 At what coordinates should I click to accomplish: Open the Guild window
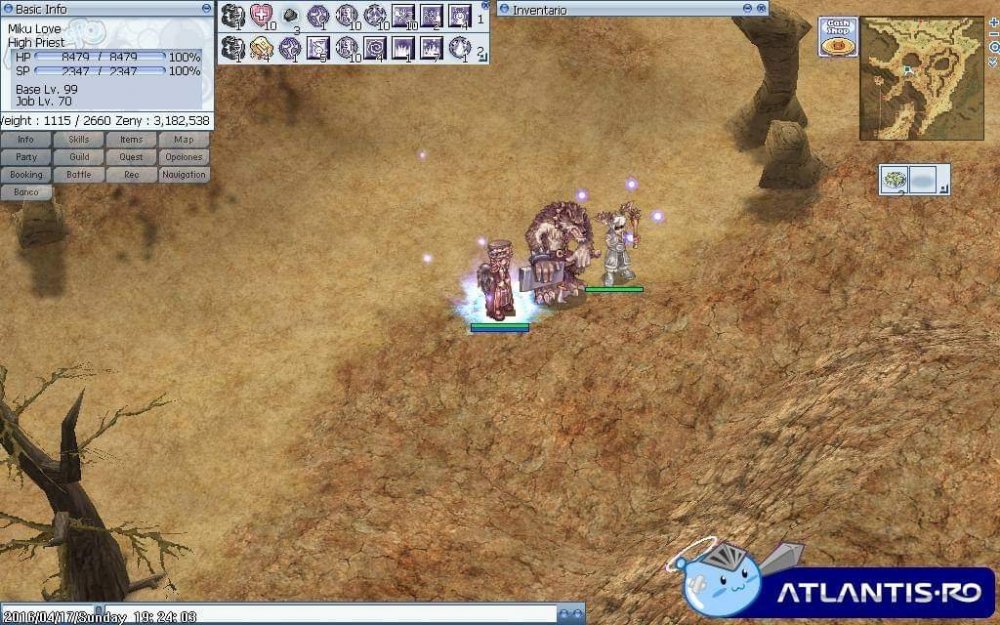pyautogui.click(x=79, y=157)
